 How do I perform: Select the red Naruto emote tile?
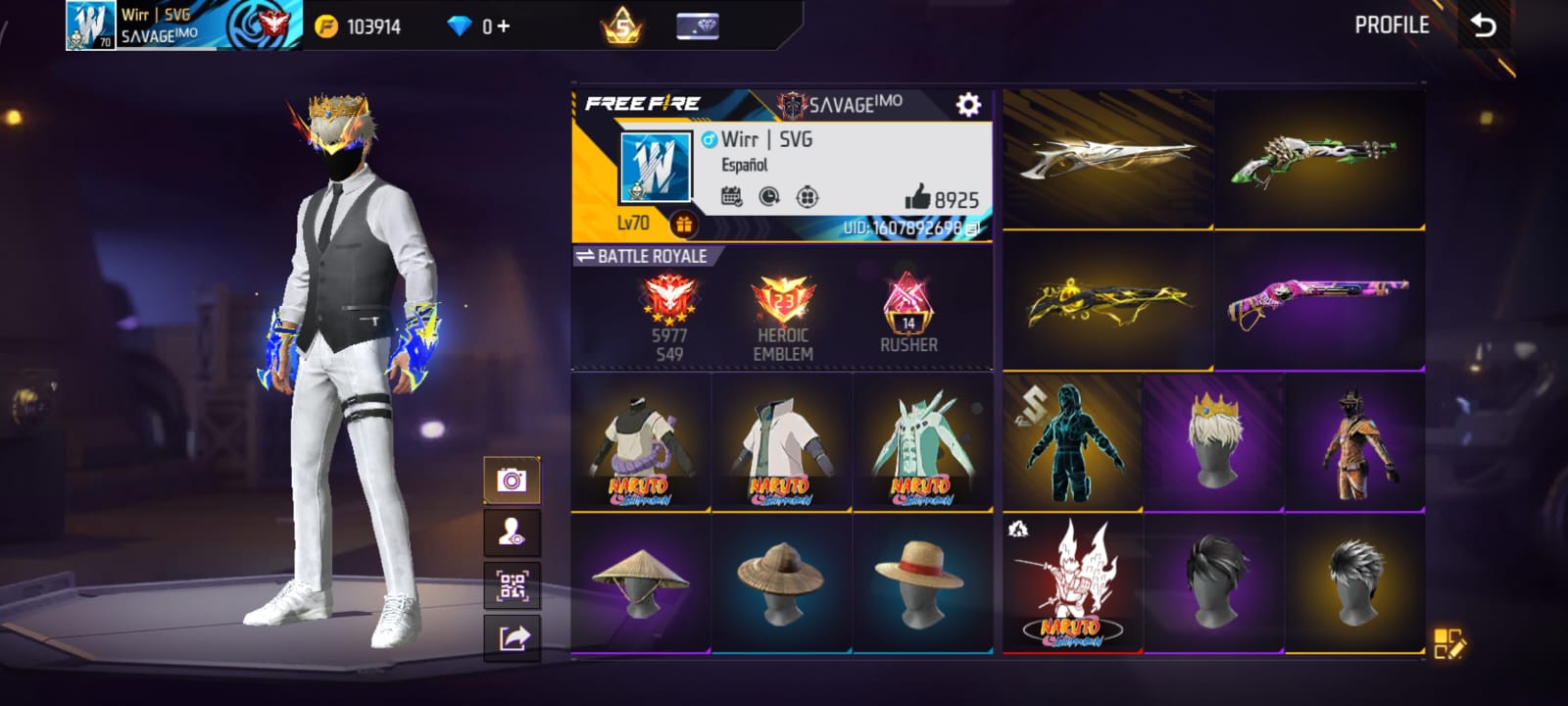point(1072,582)
